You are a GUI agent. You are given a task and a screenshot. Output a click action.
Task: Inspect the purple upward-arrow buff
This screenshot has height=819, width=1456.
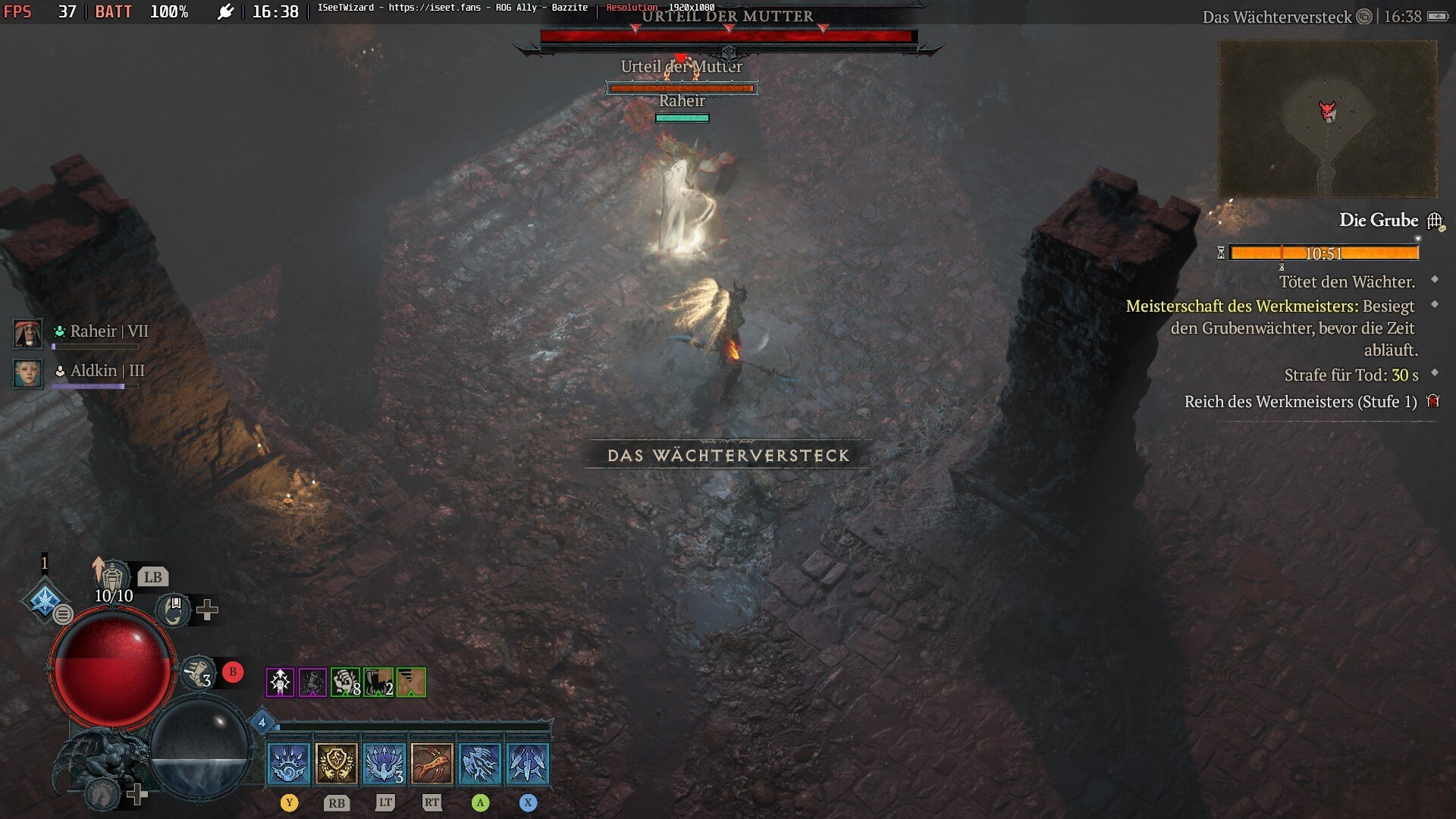(280, 682)
